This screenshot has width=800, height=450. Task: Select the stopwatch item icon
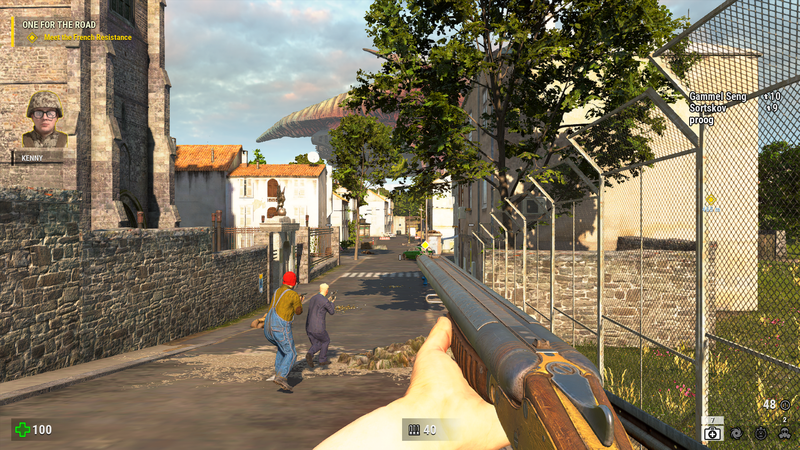[761, 433]
